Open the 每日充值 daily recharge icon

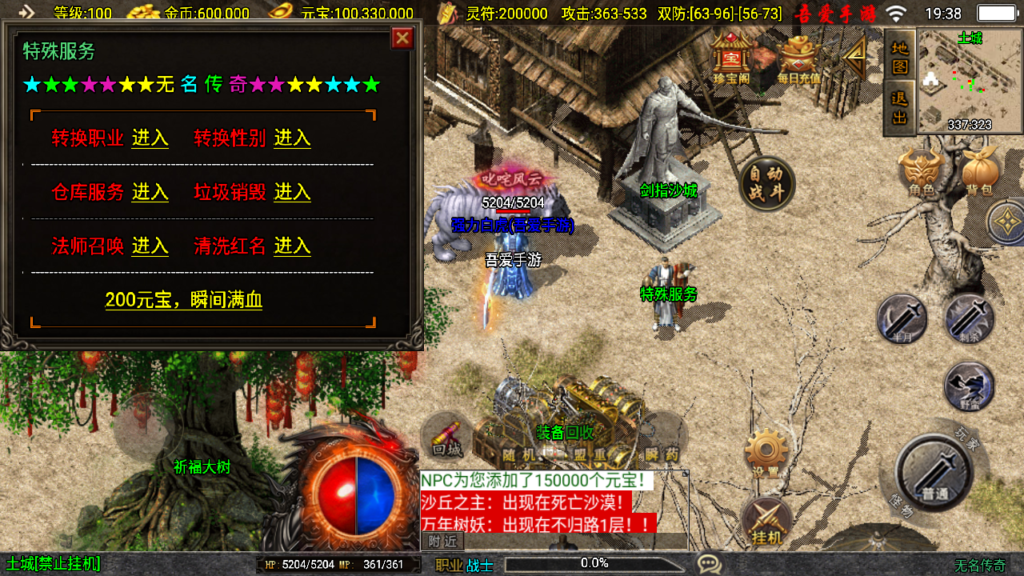click(x=800, y=58)
